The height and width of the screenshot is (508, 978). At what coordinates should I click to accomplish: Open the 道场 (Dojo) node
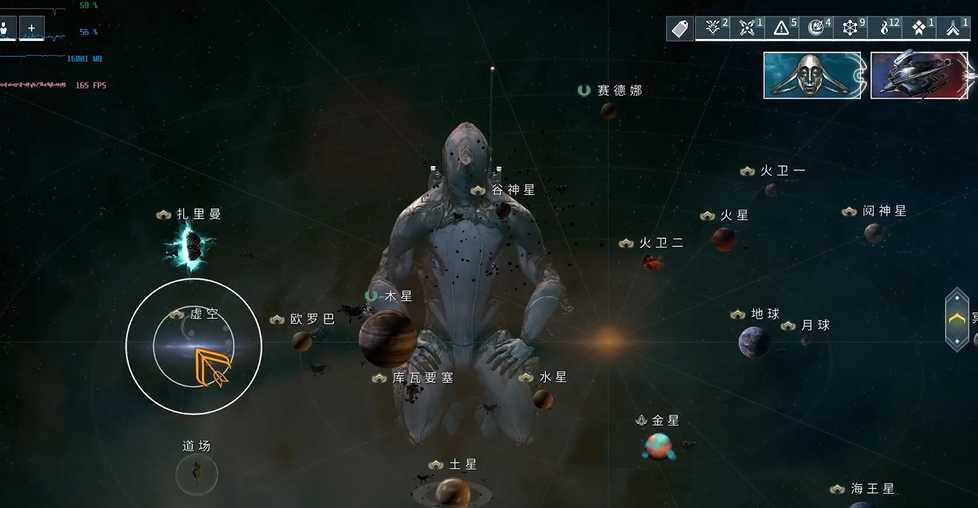click(196, 472)
